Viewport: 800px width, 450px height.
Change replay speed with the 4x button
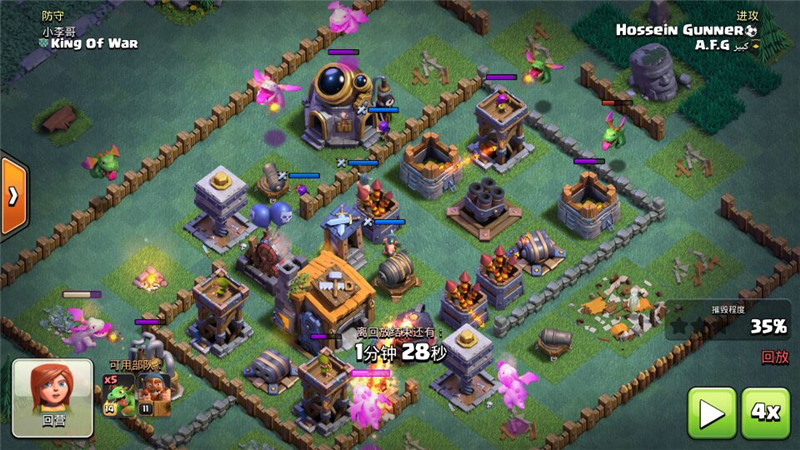click(x=766, y=412)
